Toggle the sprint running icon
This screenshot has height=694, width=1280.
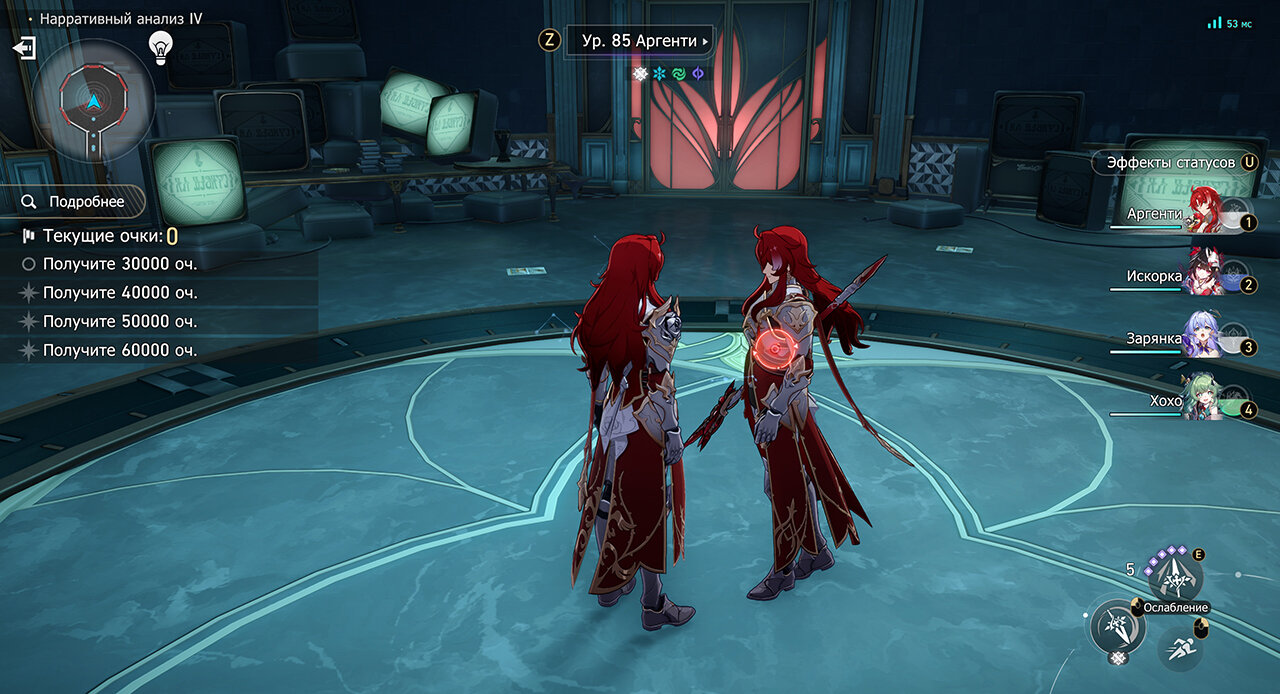tap(1179, 647)
